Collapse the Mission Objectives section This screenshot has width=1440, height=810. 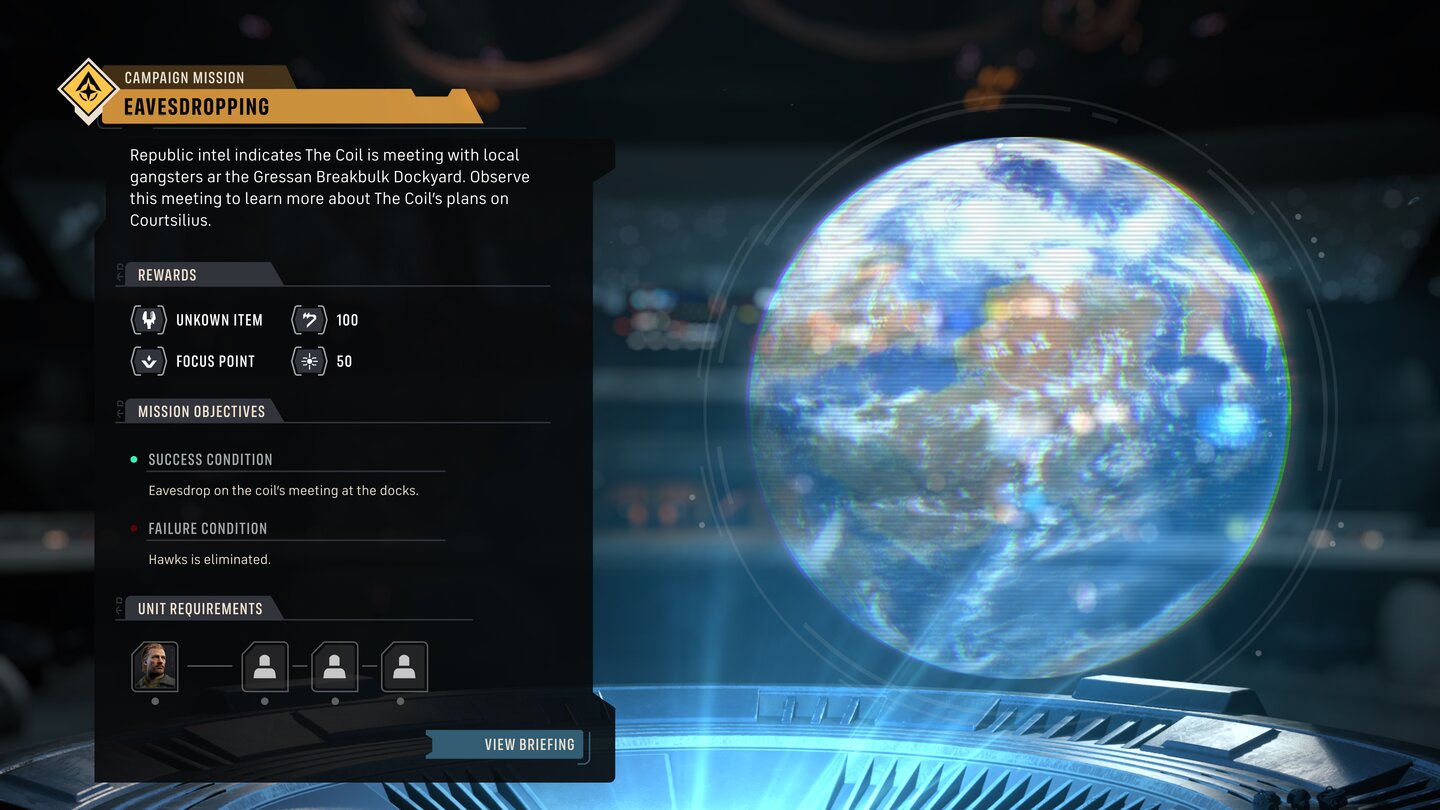pyautogui.click(x=199, y=411)
